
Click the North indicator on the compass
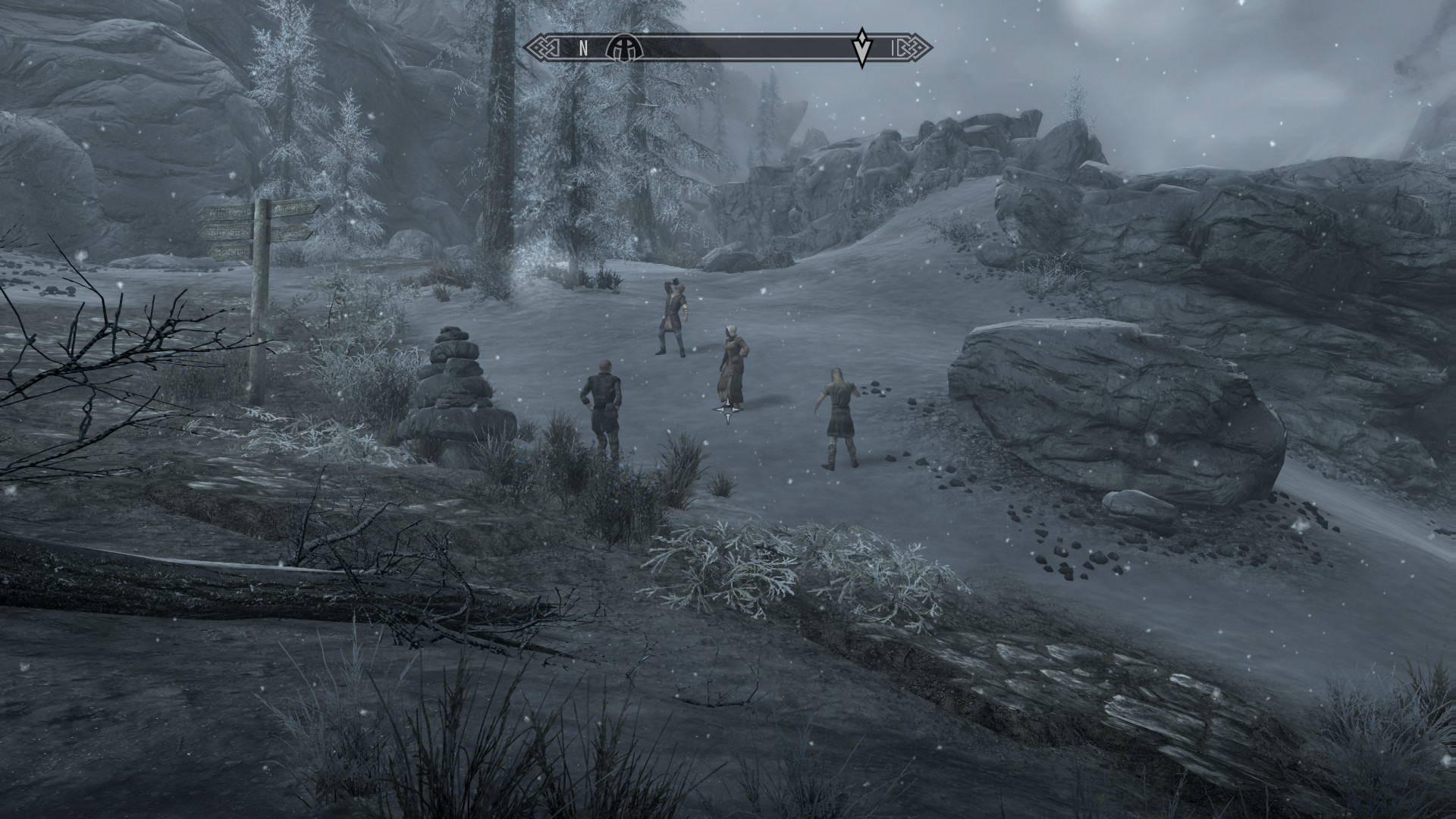pos(583,49)
